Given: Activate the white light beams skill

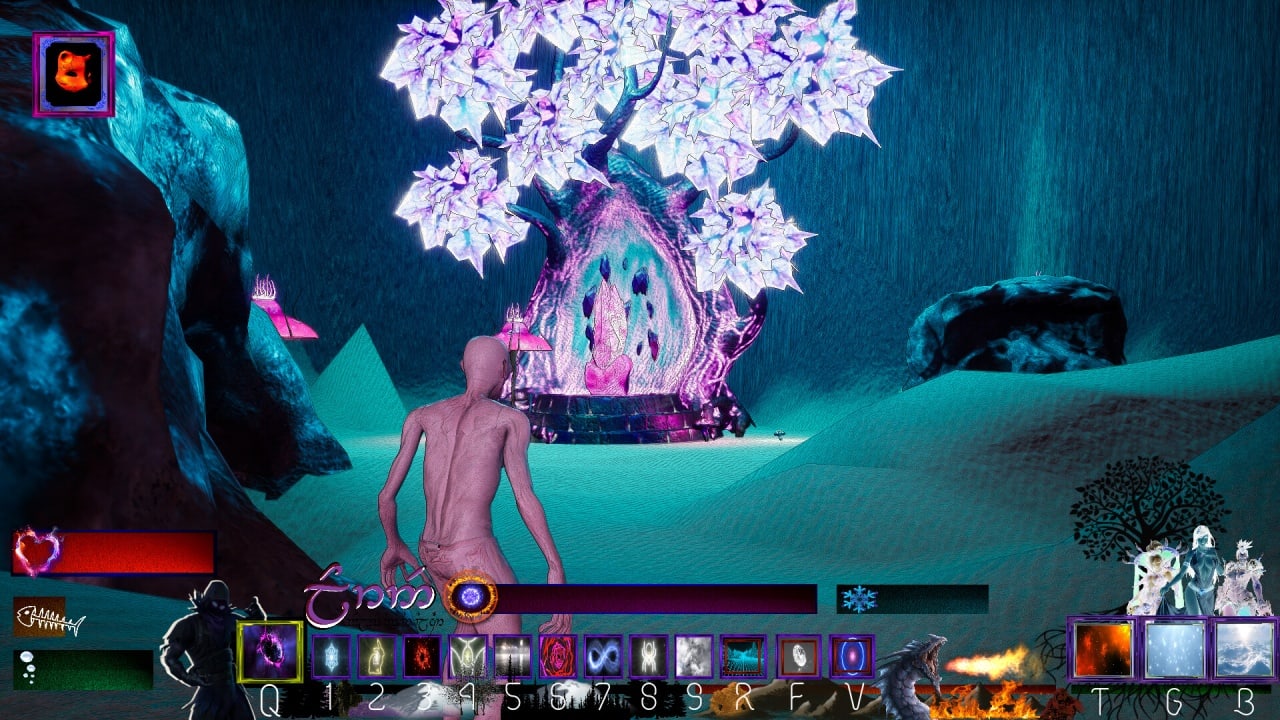Looking at the screenshot, I should pyautogui.click(x=513, y=656).
